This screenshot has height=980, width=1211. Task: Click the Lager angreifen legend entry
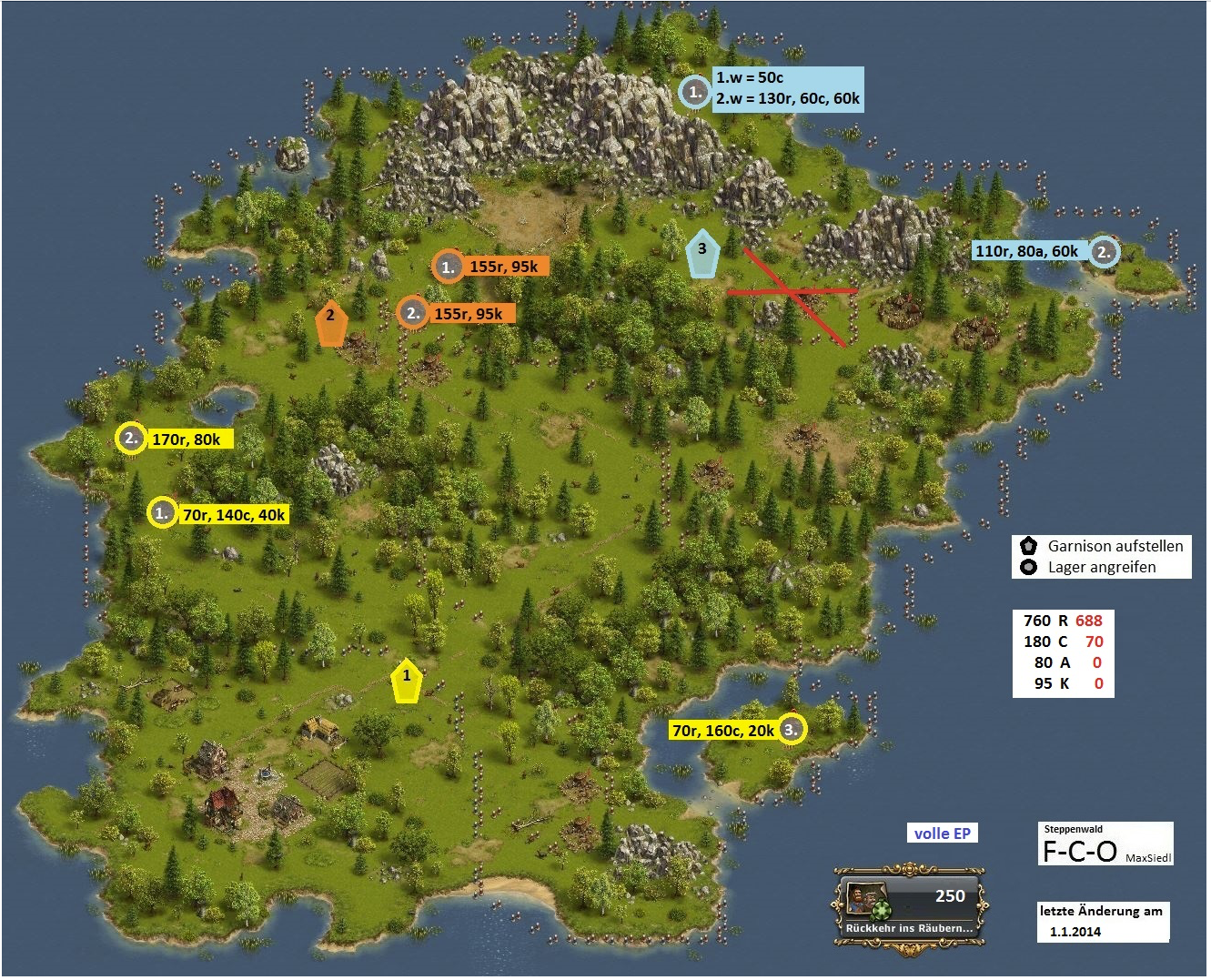click(1101, 567)
